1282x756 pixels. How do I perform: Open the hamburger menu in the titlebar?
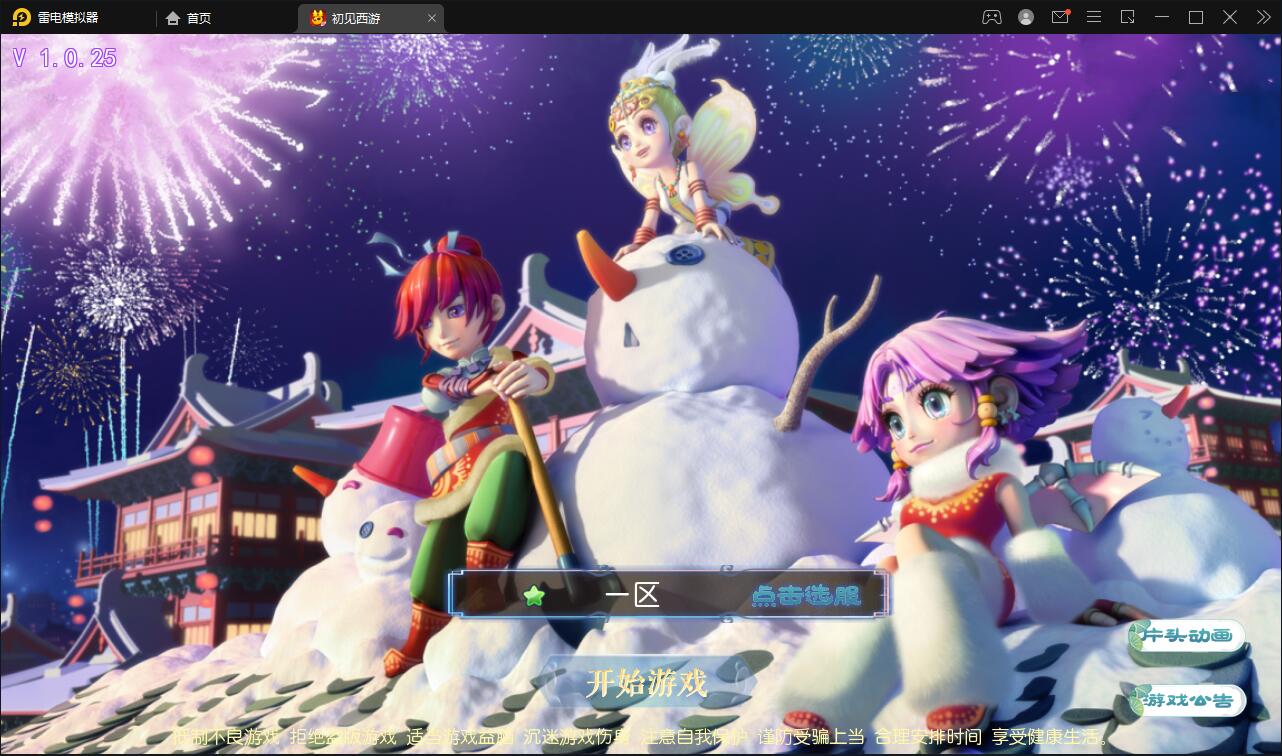coord(1094,17)
